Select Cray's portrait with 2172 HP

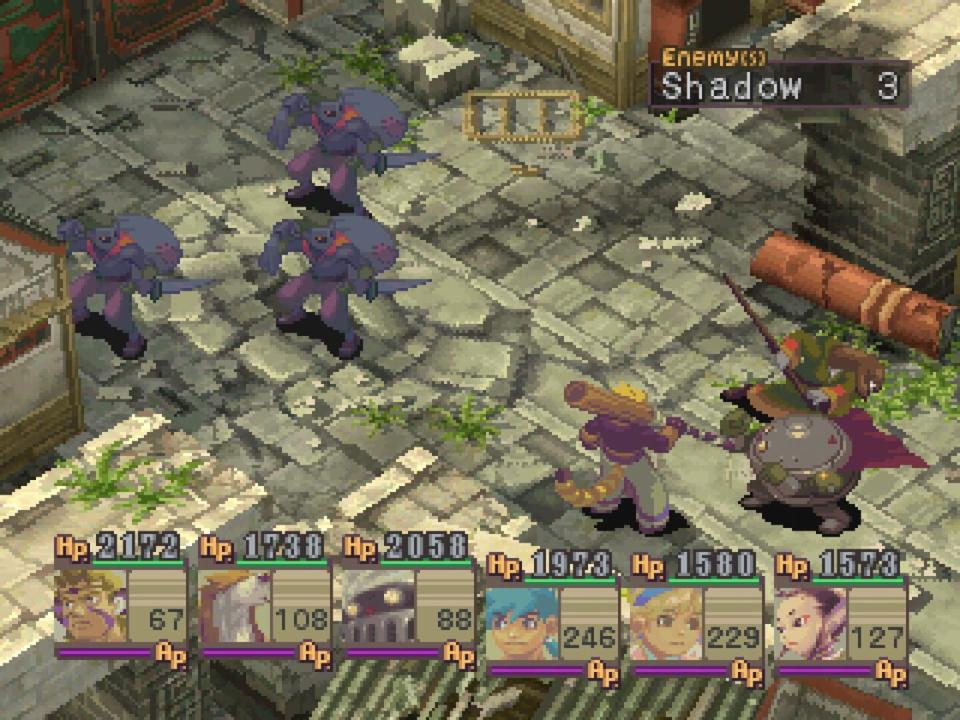pyautogui.click(x=90, y=606)
